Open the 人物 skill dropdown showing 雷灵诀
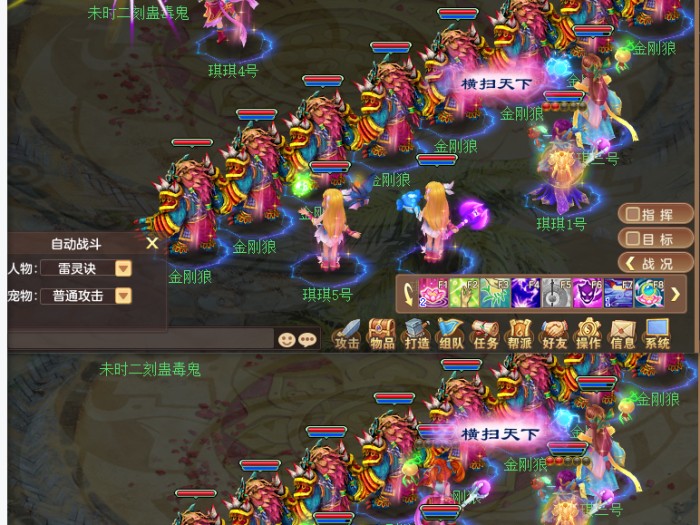 click(123, 268)
